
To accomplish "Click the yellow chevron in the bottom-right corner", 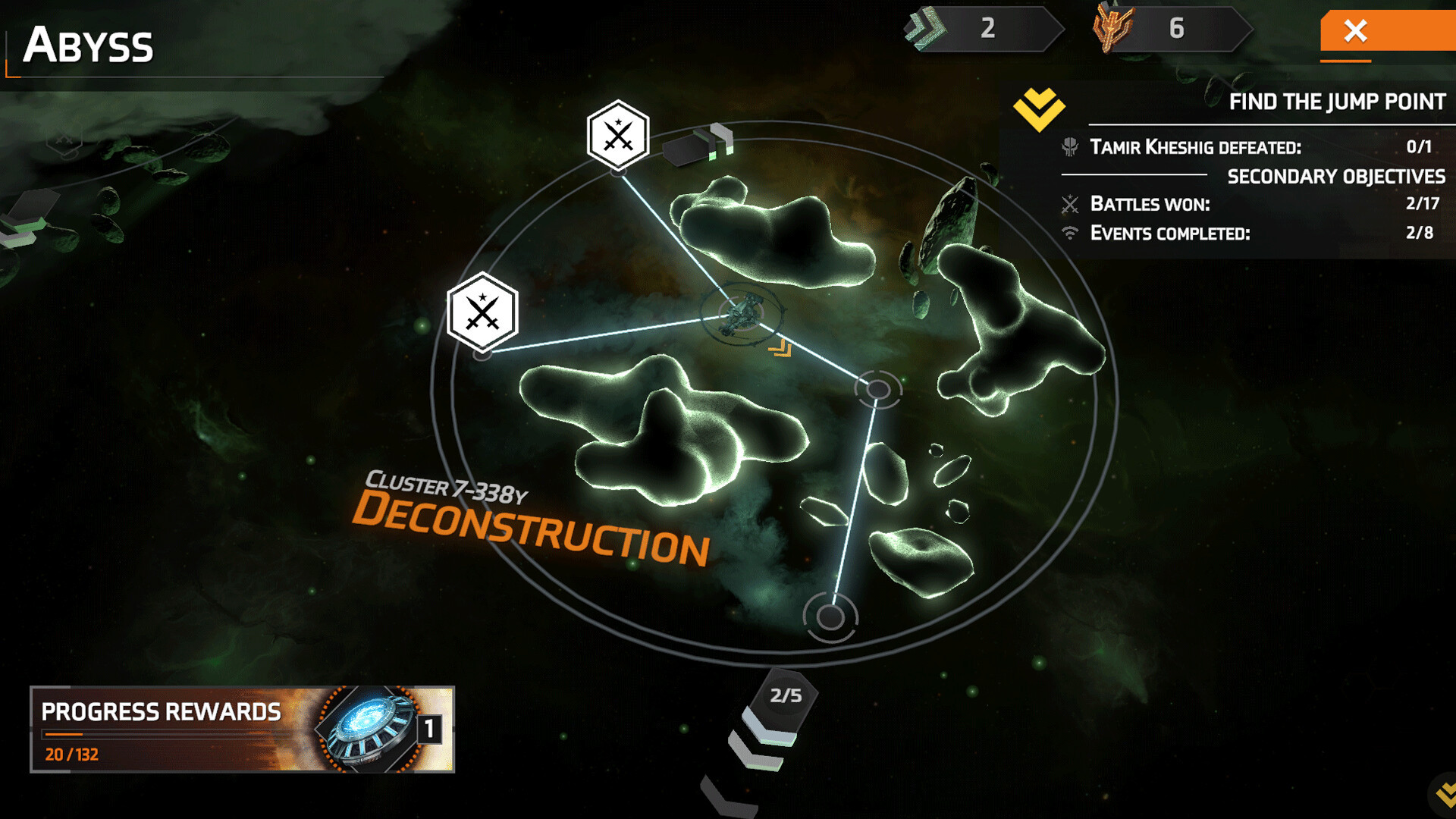I will [x=1445, y=795].
